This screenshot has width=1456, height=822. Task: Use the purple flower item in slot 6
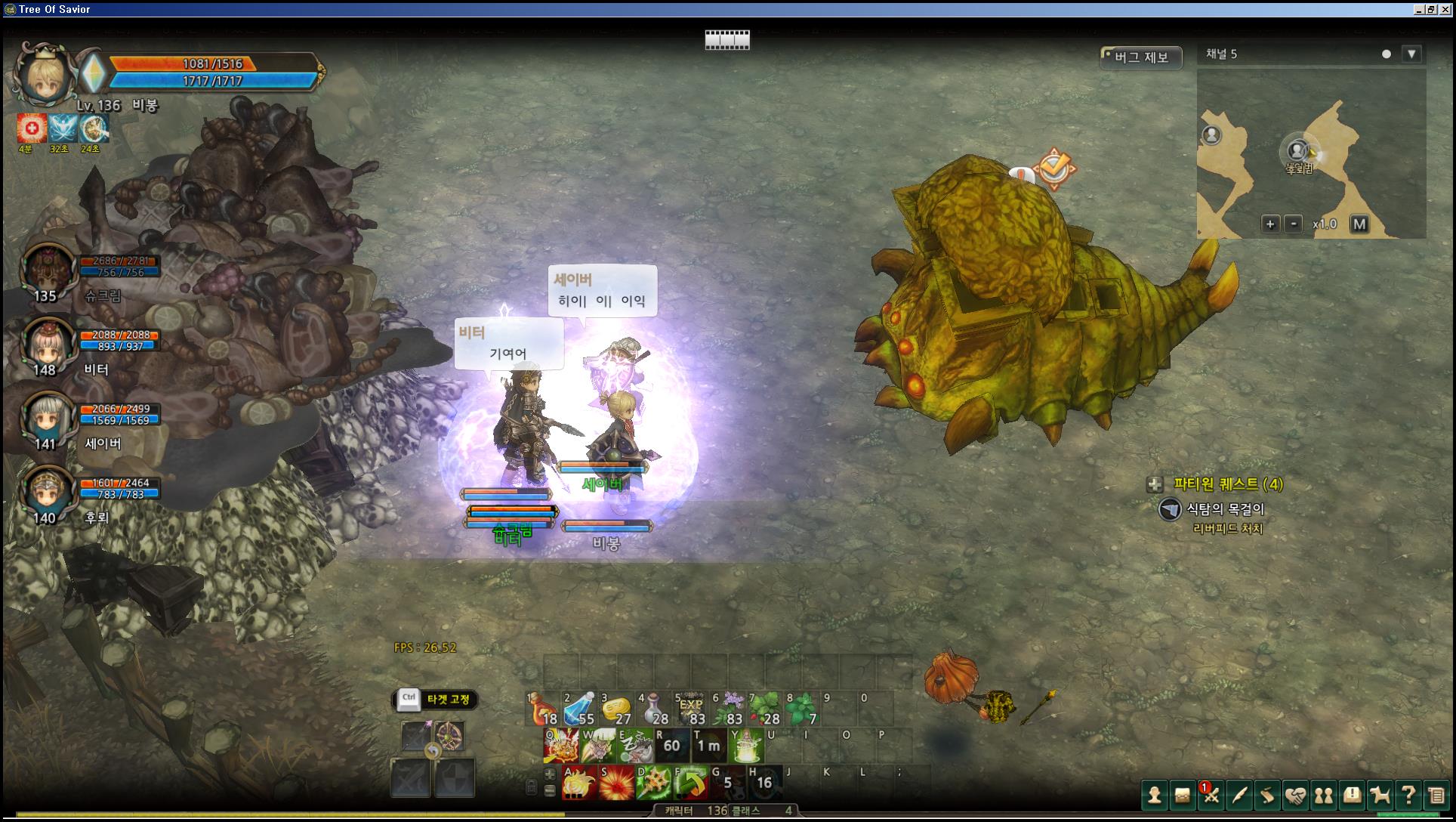click(x=728, y=709)
